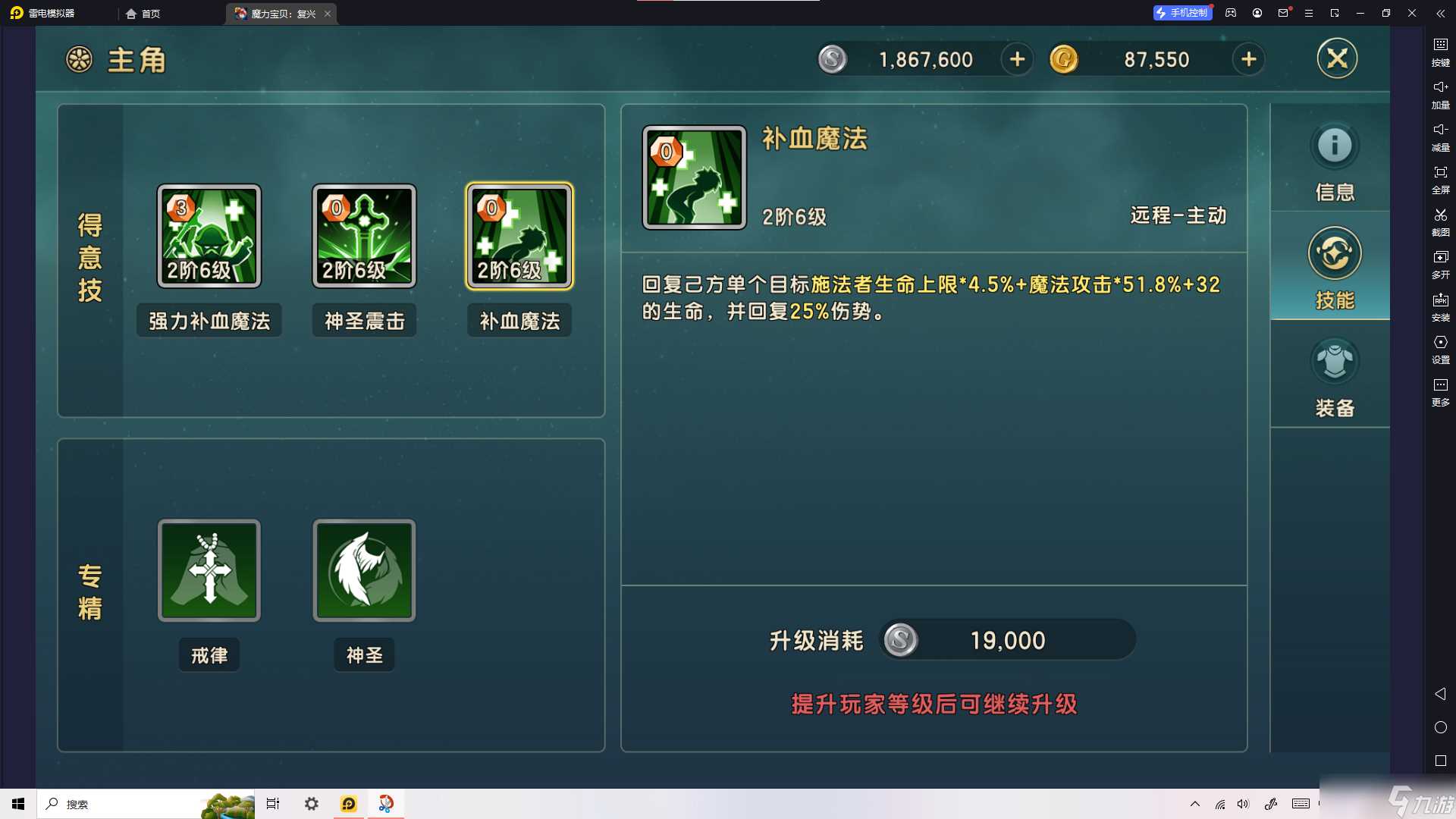Select the 补血魔法 healing skill icon
The width and height of the screenshot is (1456, 819).
(x=519, y=235)
